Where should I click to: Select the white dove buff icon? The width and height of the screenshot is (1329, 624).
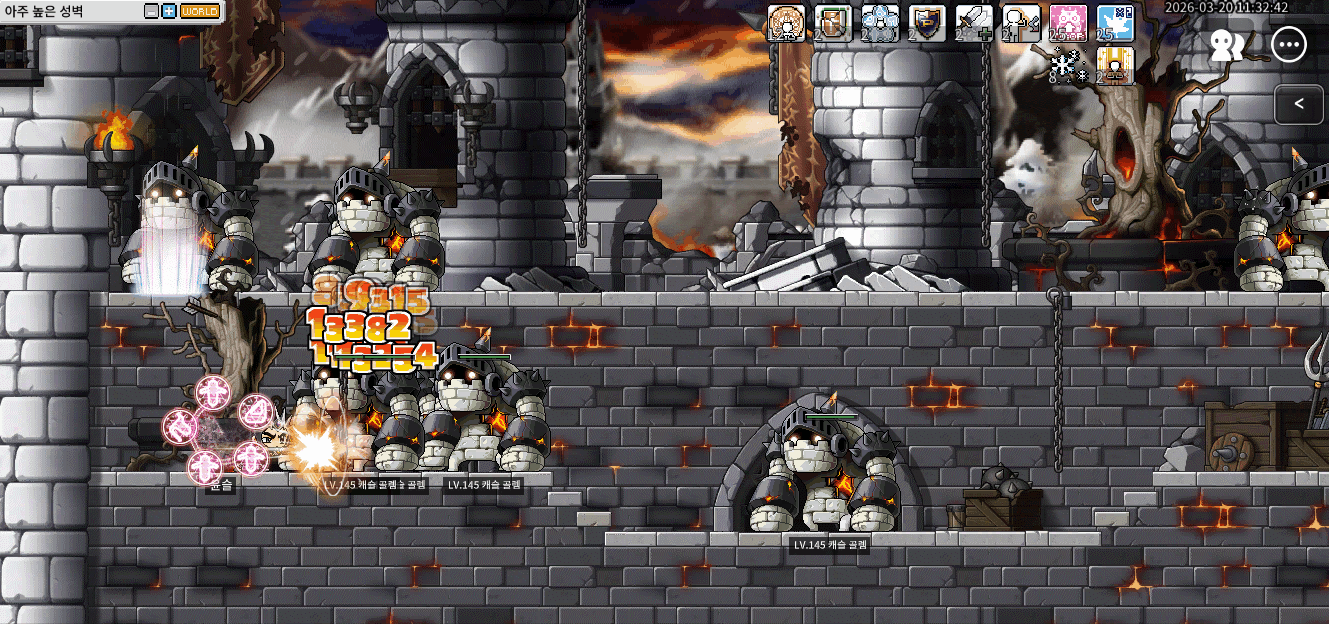(1115, 23)
